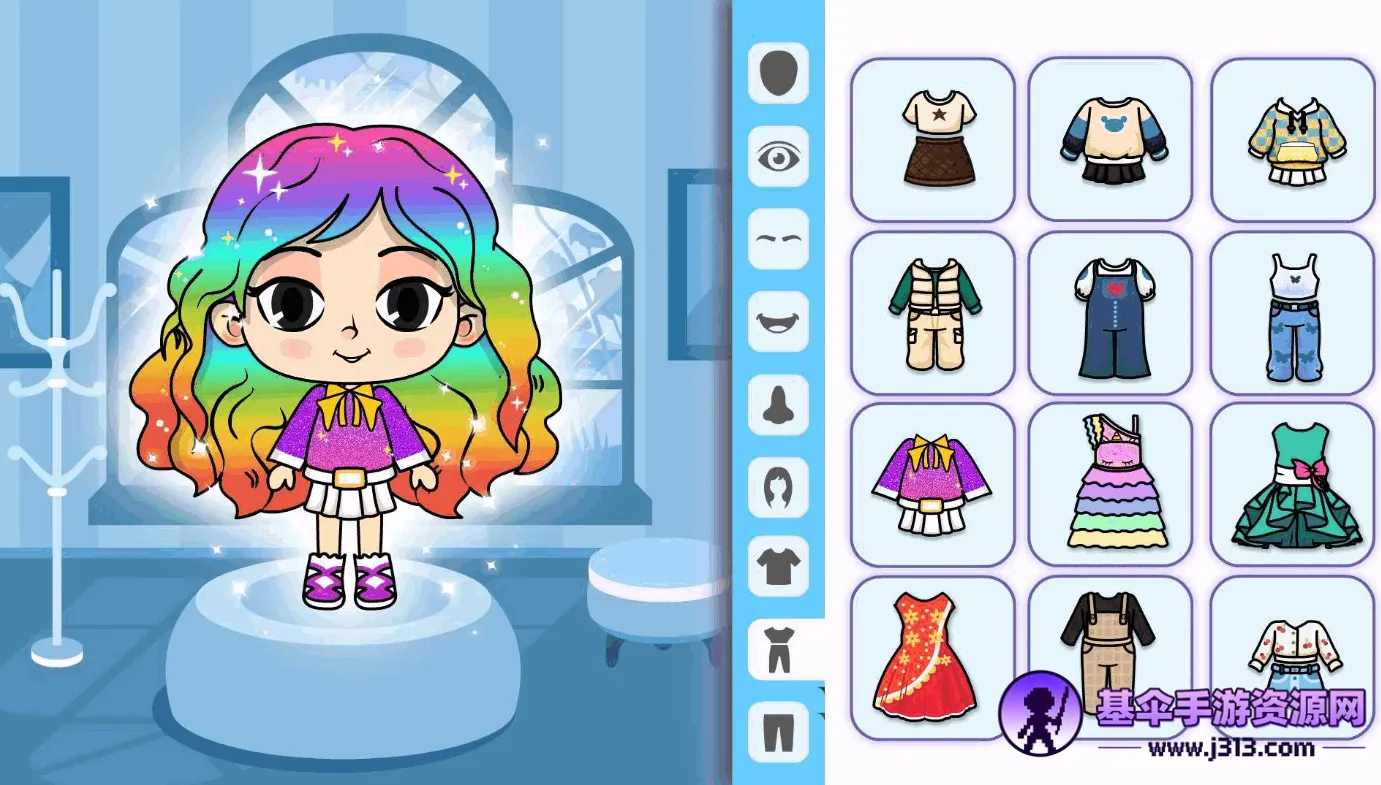Equip the green jacket with puffer vest outfit
The width and height of the screenshot is (1381, 785).
(x=932, y=313)
